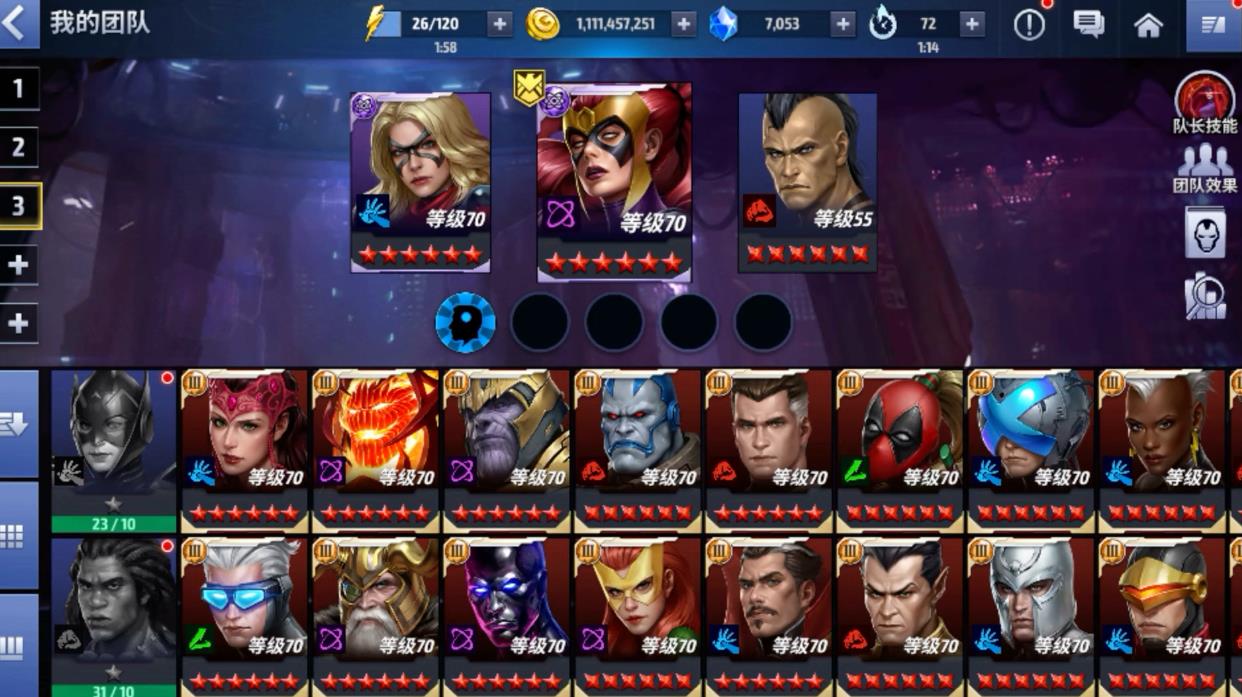Buy crystals with the plus button
1242x697 pixels.
[x=842, y=25]
